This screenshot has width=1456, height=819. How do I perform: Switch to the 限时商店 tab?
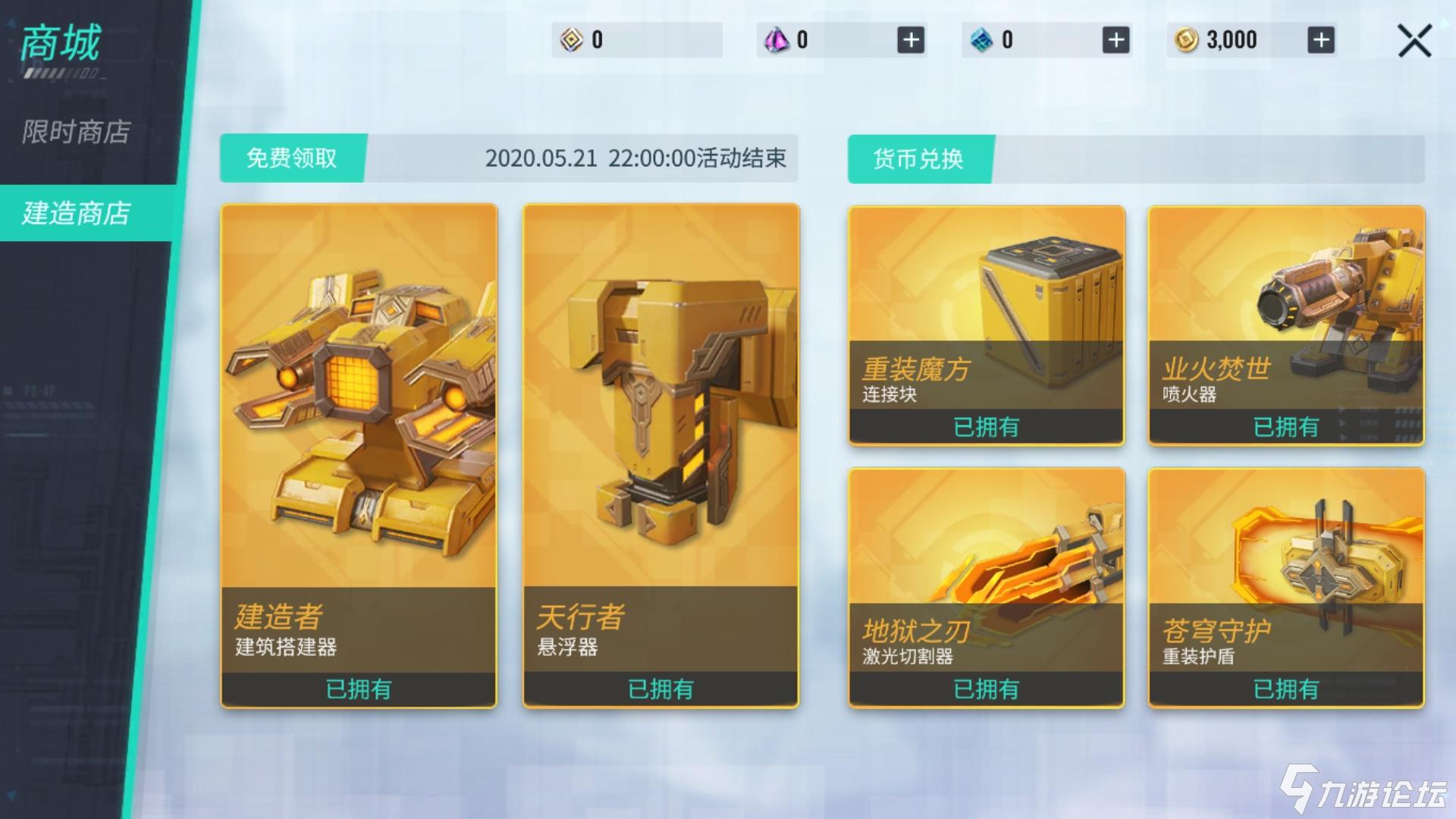tap(76, 134)
